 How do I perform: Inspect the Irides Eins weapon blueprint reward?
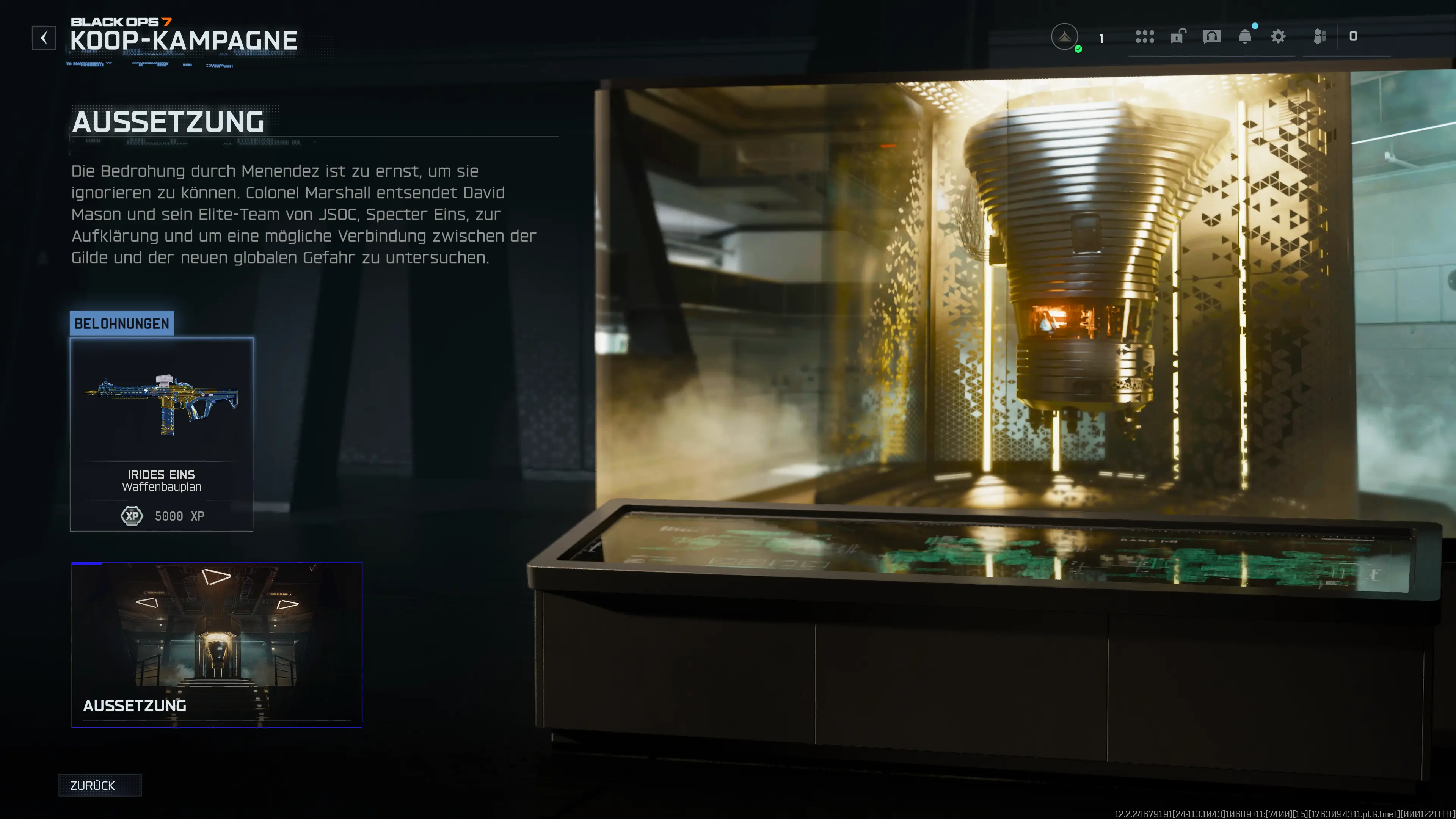coord(161,434)
